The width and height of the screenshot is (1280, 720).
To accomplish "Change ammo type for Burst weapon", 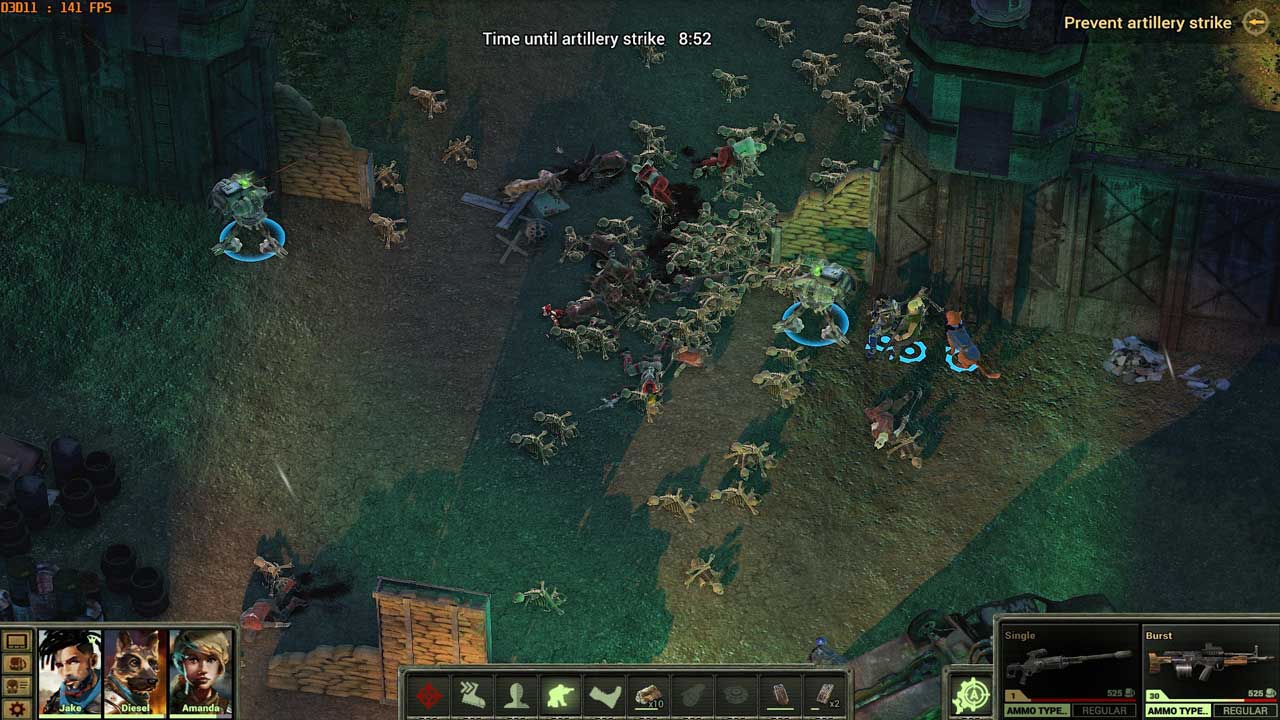I will 1178,711.
